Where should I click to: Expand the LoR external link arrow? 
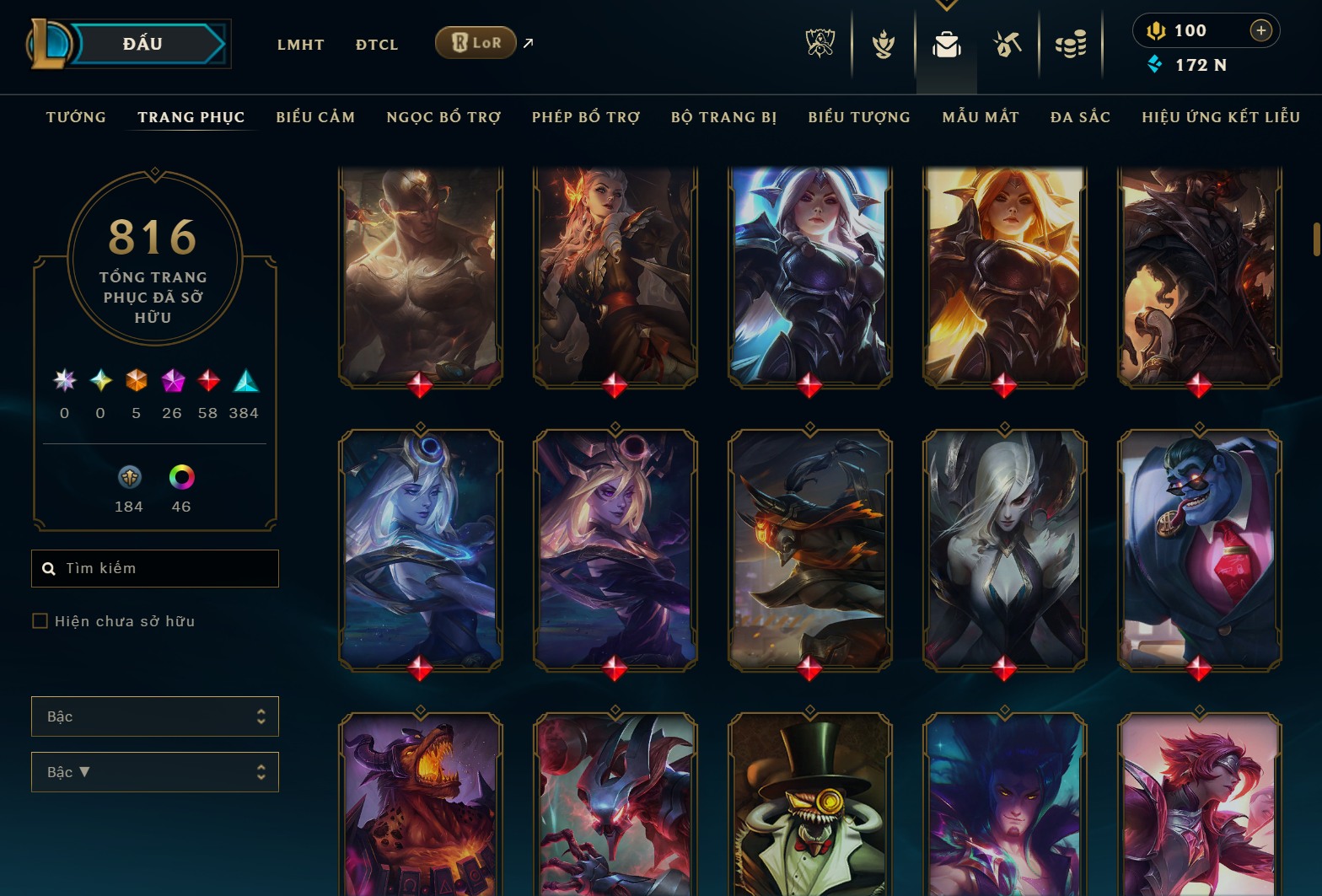[527, 42]
